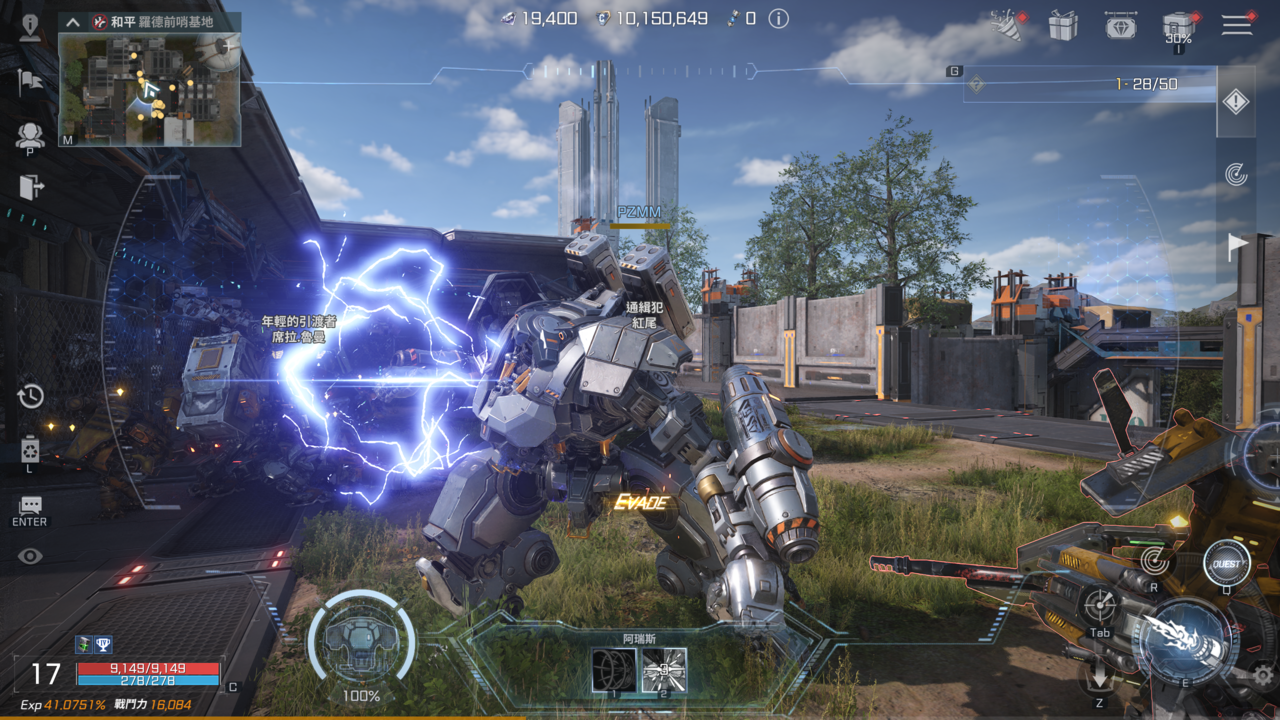Open the flags icon beside the minimap

(30, 82)
